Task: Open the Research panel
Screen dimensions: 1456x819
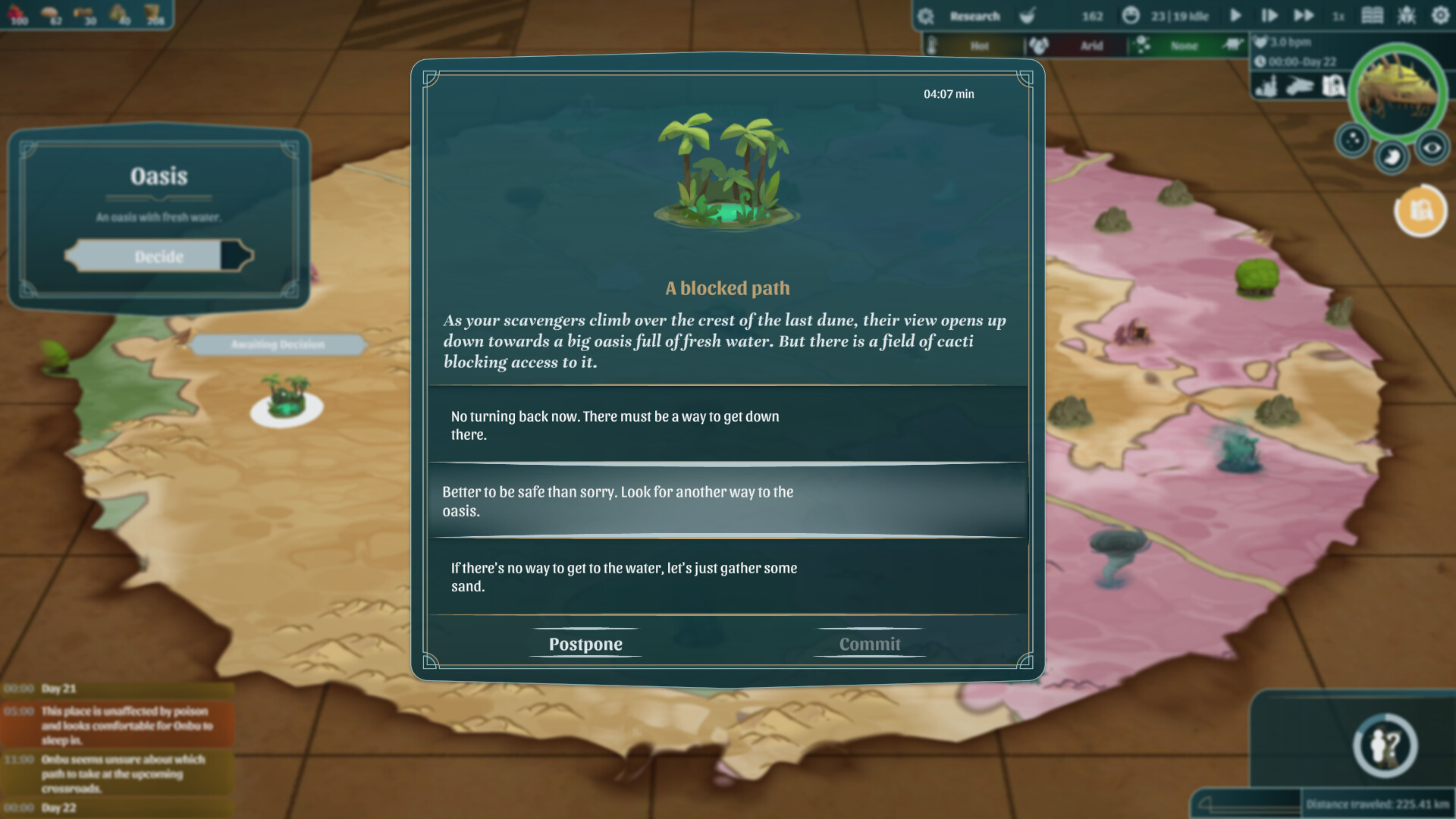Action: pyautogui.click(x=974, y=16)
